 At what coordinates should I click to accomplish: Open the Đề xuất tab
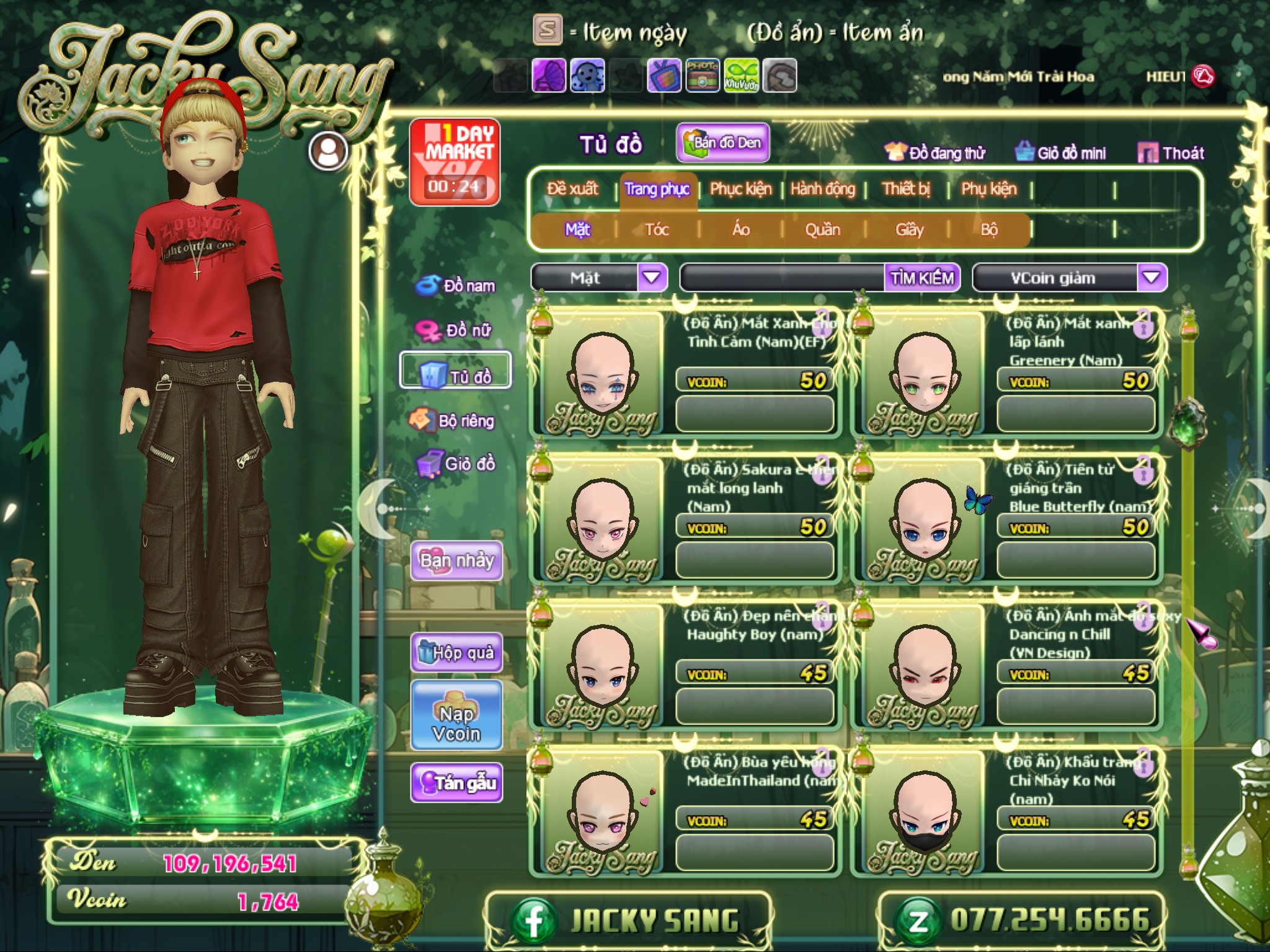[x=572, y=189]
